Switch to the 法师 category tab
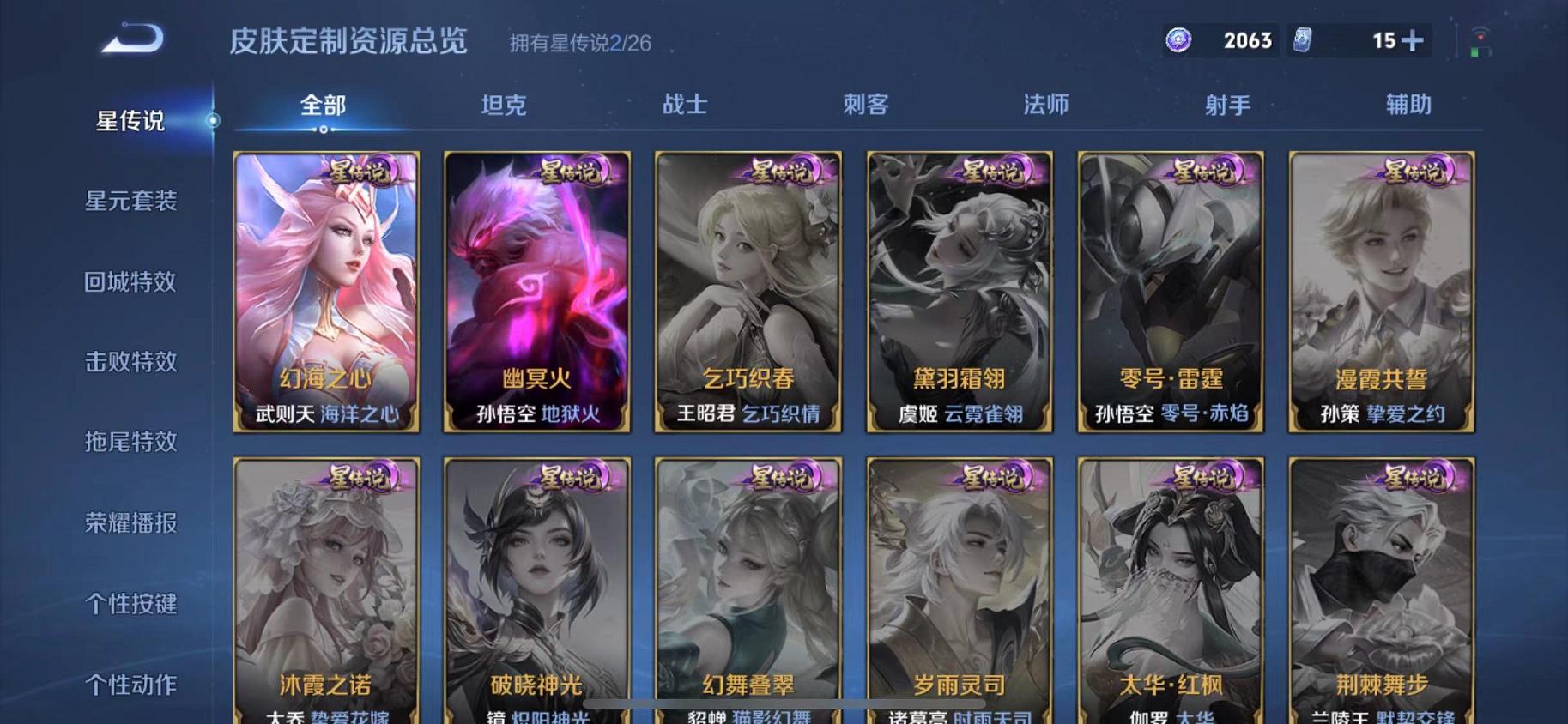The width and height of the screenshot is (1568, 724). pyautogui.click(x=1045, y=105)
